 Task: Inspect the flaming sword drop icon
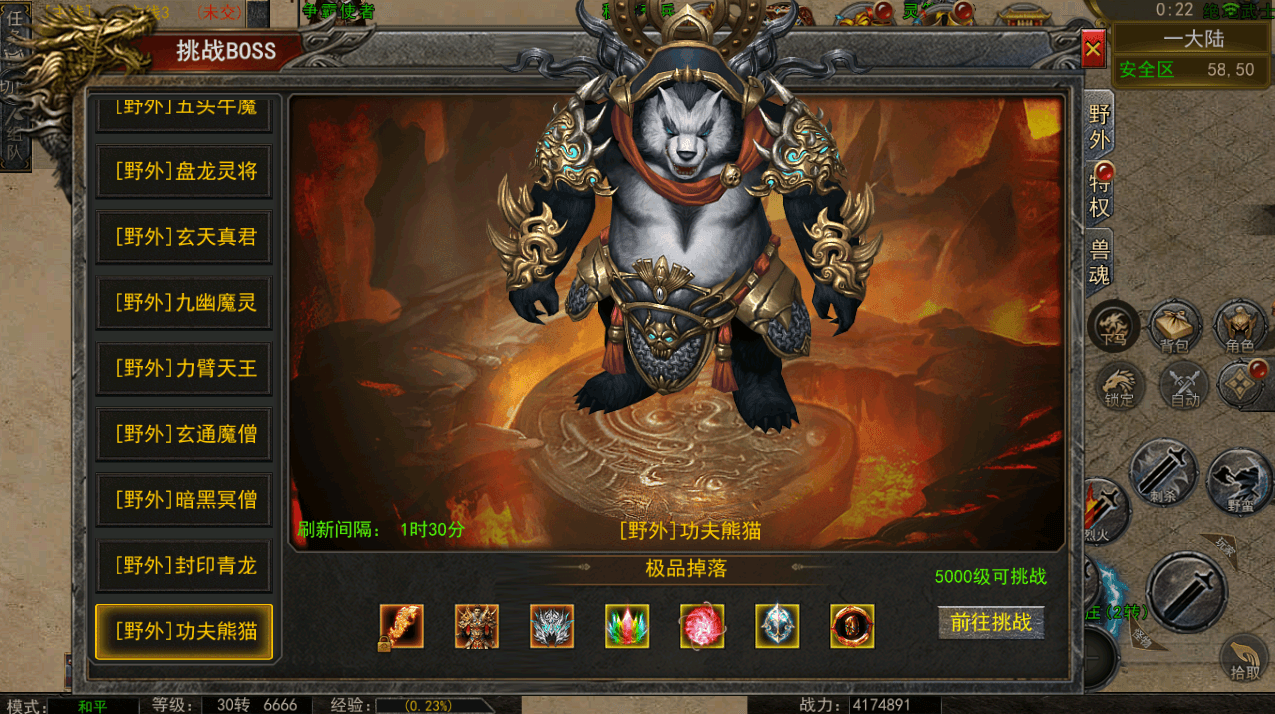402,626
